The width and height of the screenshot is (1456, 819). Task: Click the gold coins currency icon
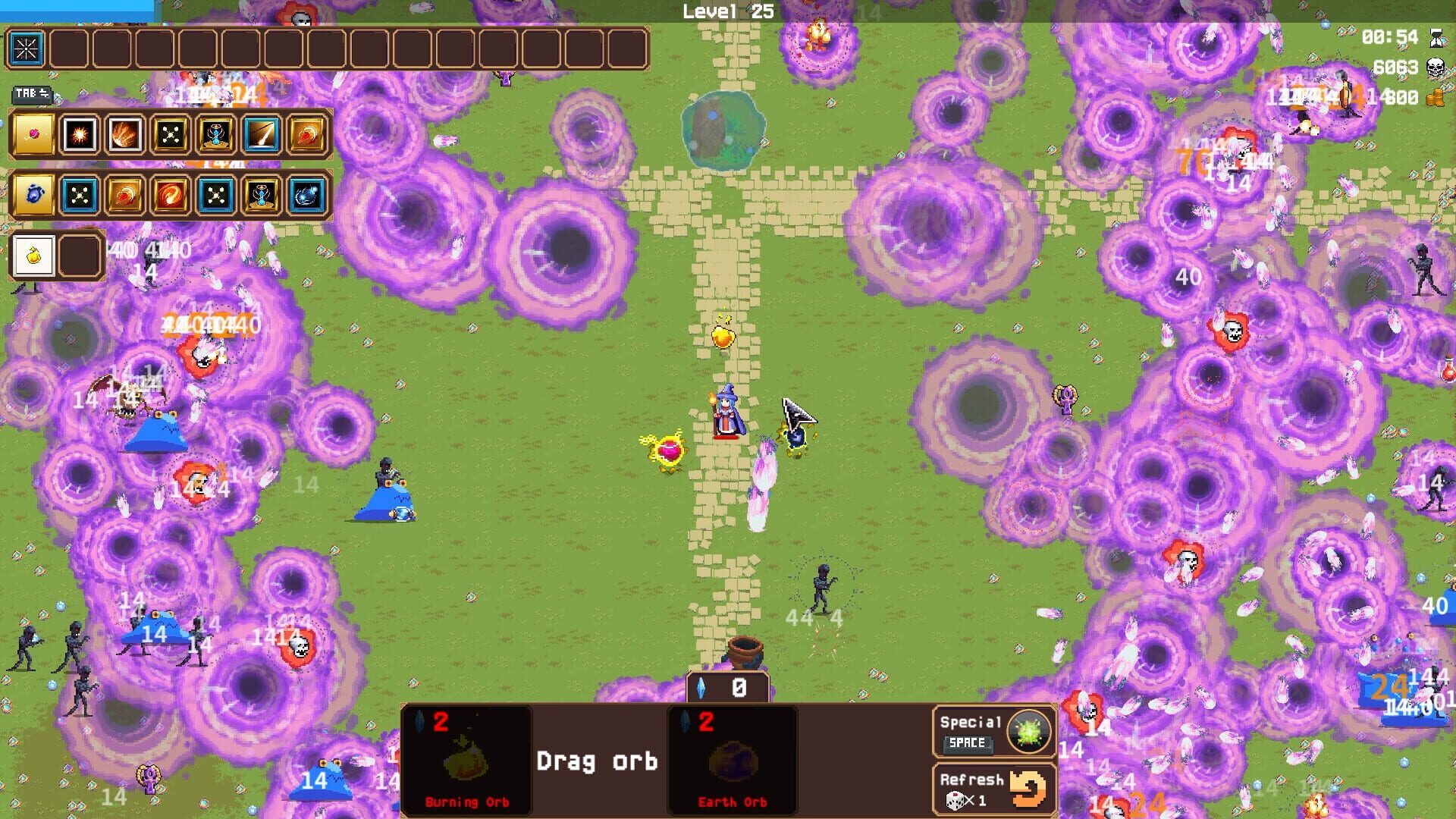coord(1434,97)
